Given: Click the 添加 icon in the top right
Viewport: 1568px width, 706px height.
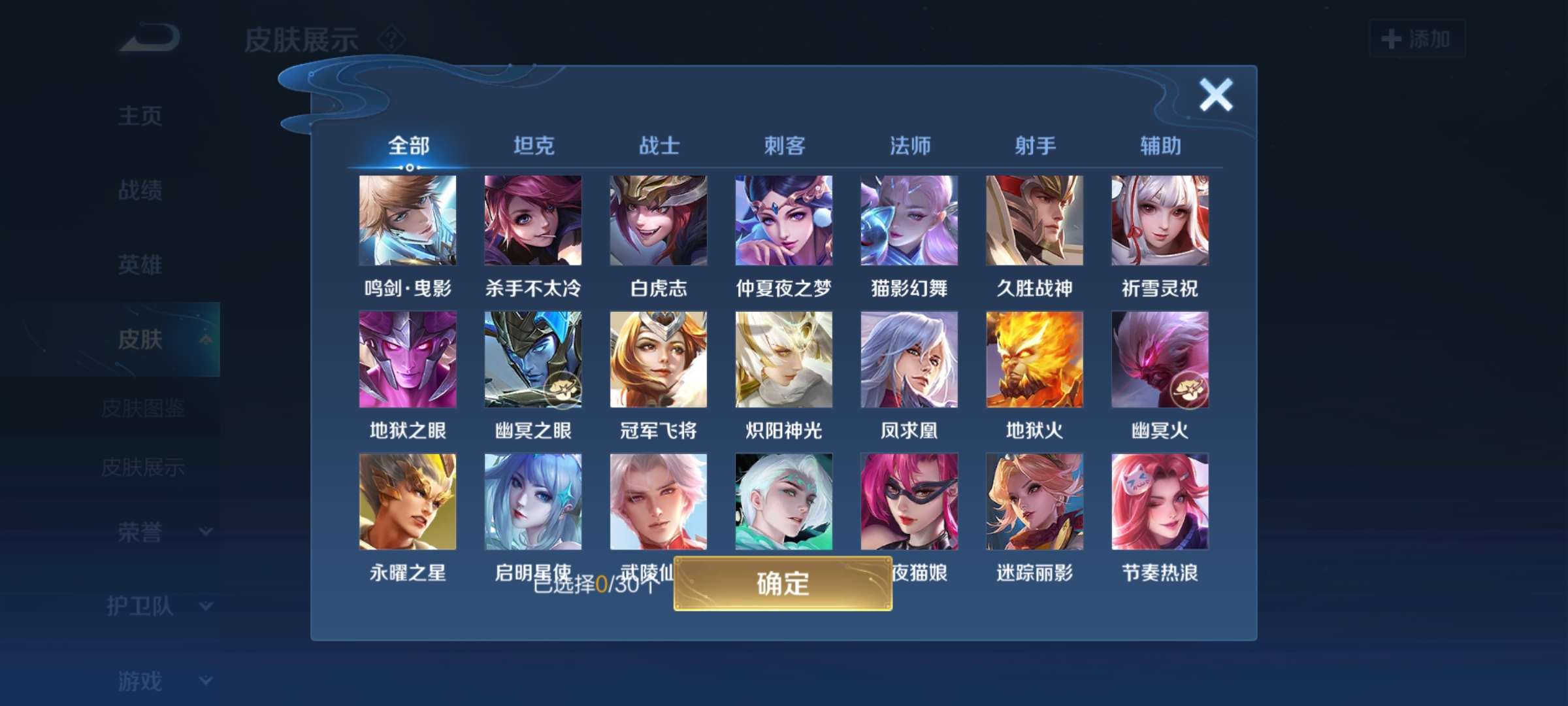Looking at the screenshot, I should pos(1416,39).
